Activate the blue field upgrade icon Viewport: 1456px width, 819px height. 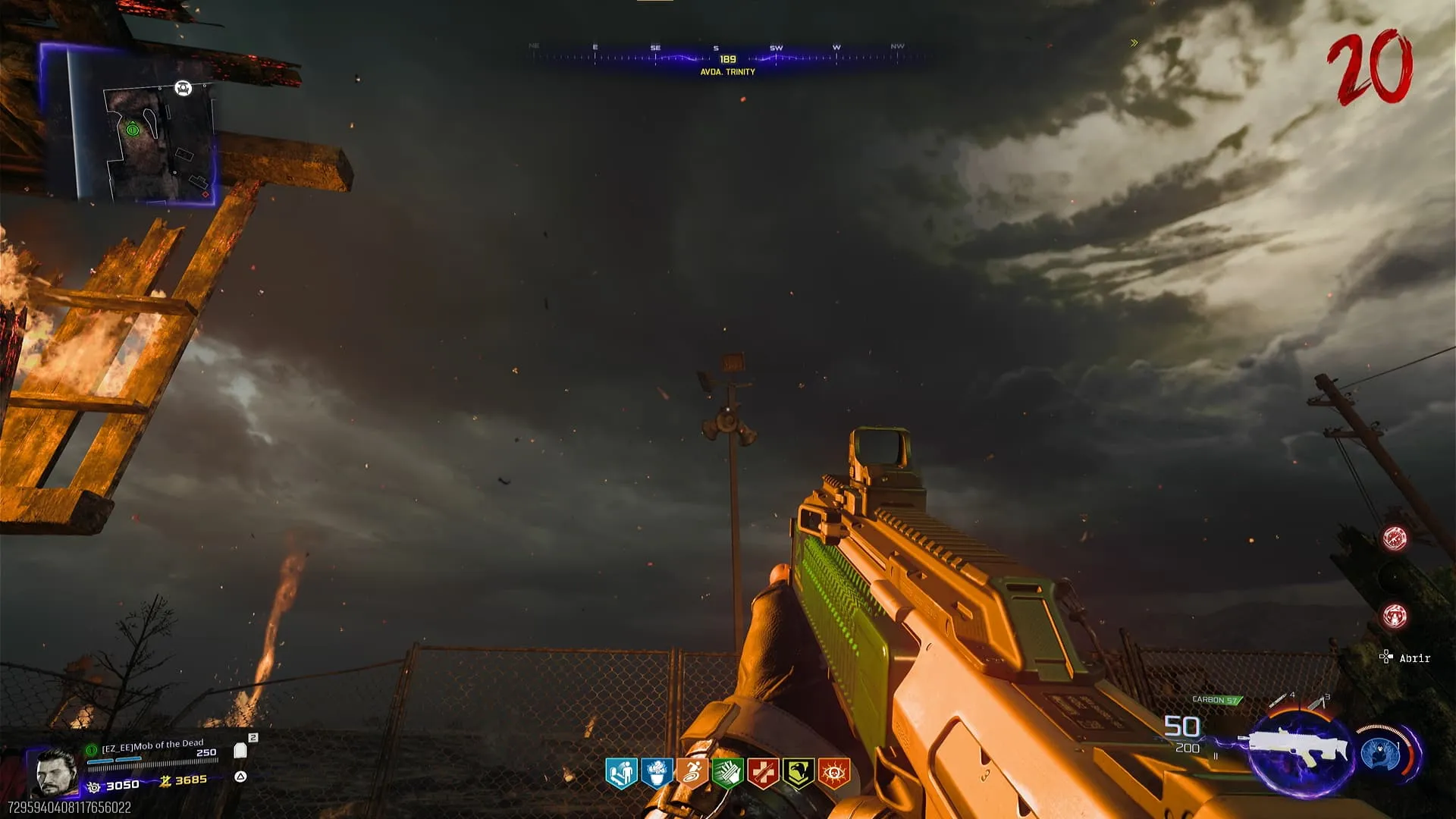1380,755
